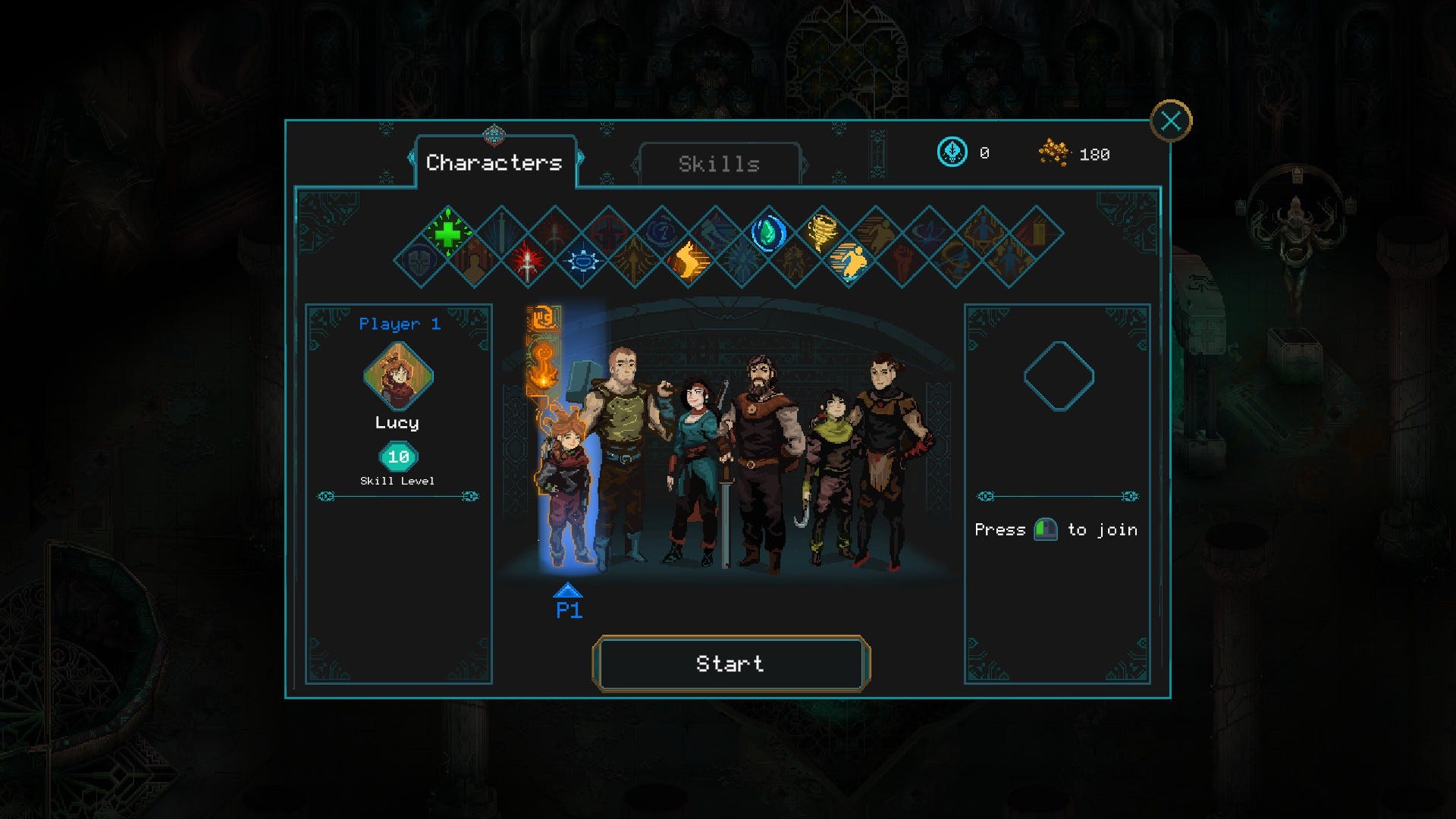The height and width of the screenshot is (819, 1456).
Task: Select the orange running figure skill icon
Action: [x=849, y=262]
